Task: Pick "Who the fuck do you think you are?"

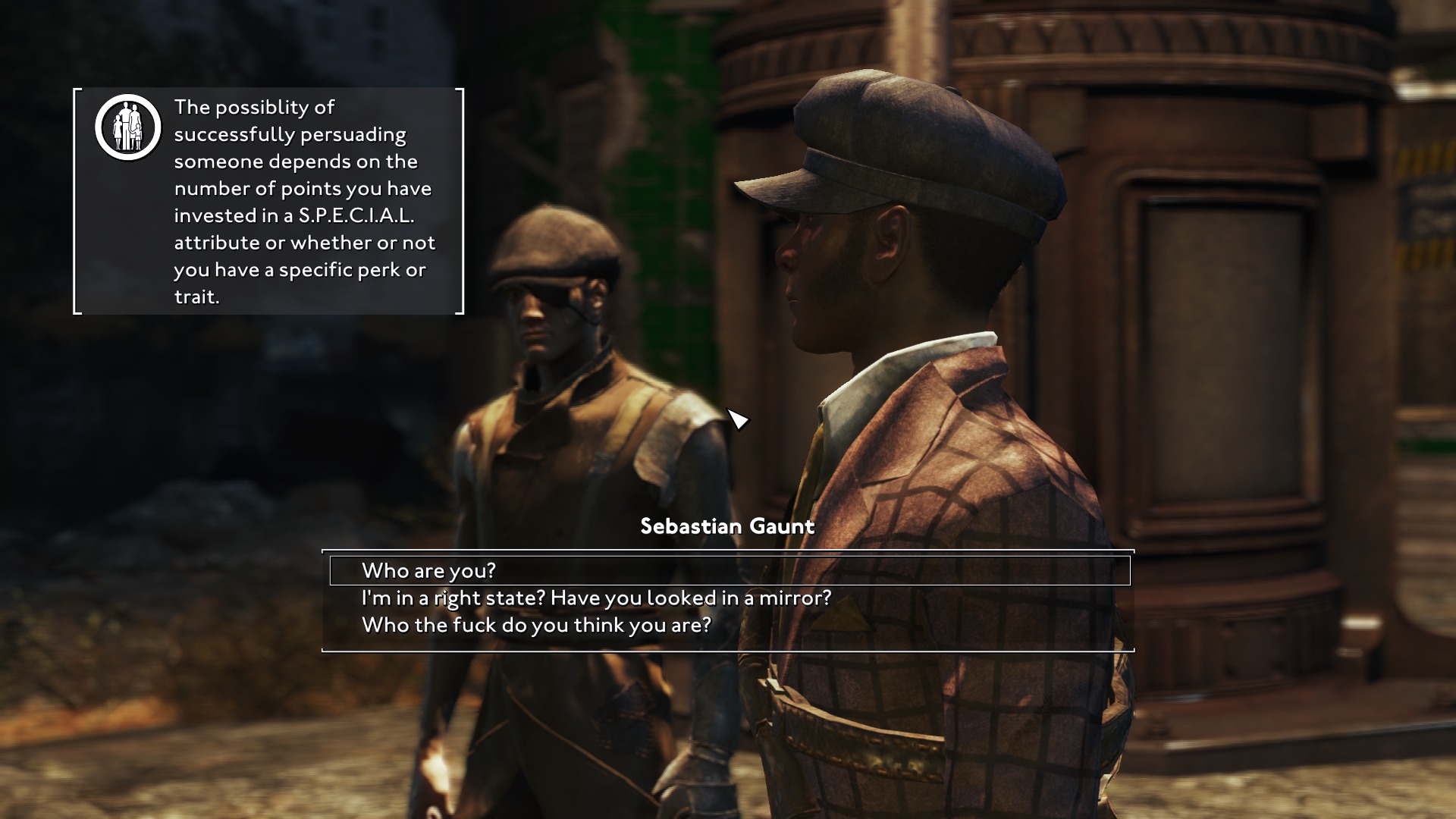Action: tap(536, 626)
